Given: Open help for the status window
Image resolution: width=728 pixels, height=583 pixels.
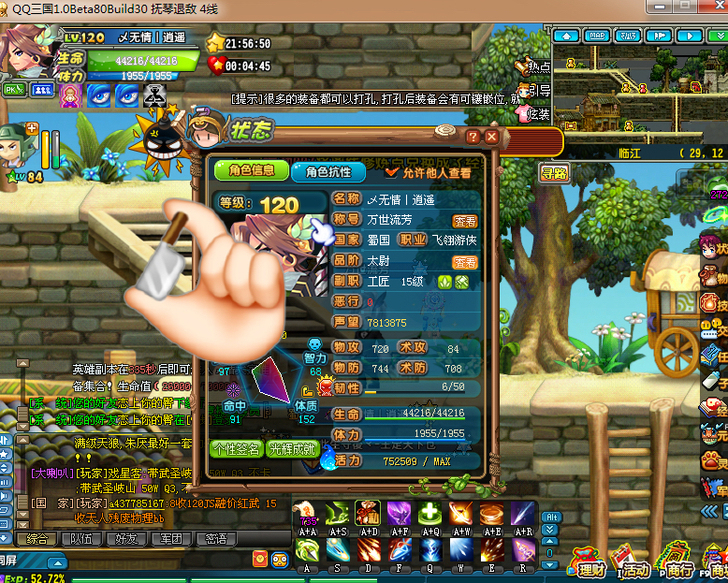Looking at the screenshot, I should 473,137.
